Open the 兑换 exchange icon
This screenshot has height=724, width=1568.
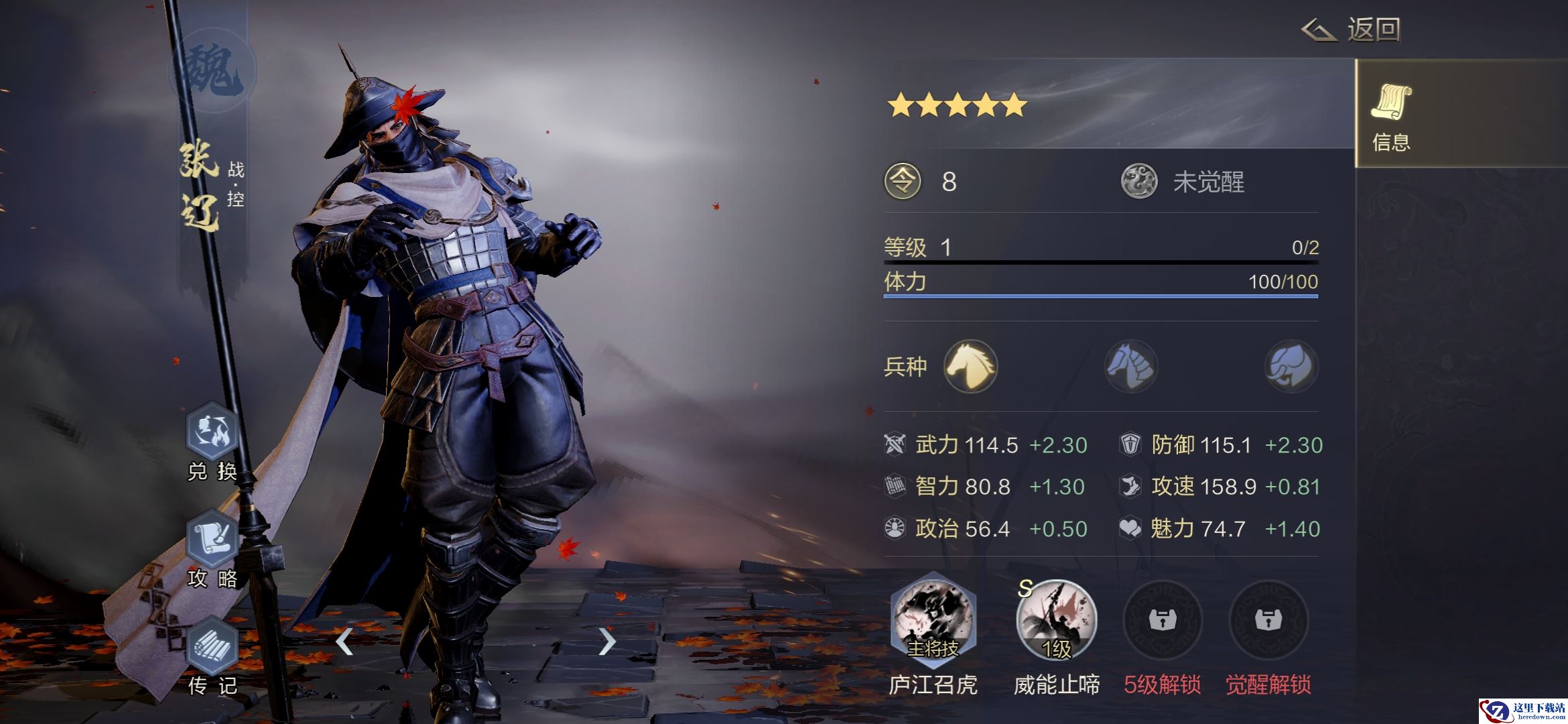(212, 432)
